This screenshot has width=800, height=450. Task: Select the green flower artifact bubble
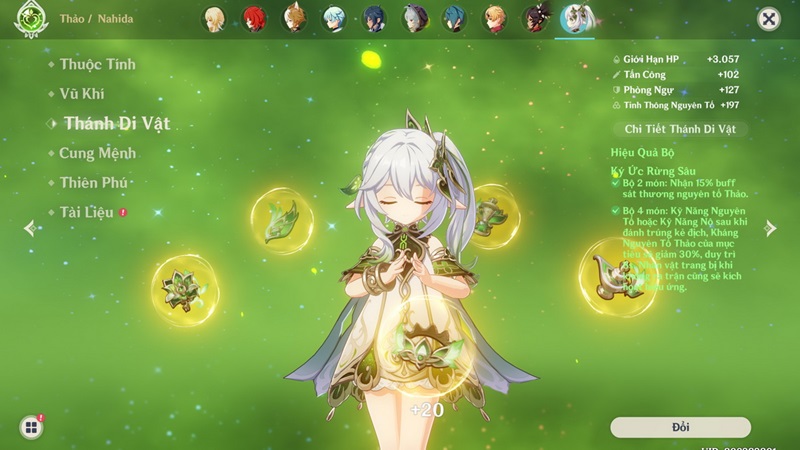tap(186, 289)
